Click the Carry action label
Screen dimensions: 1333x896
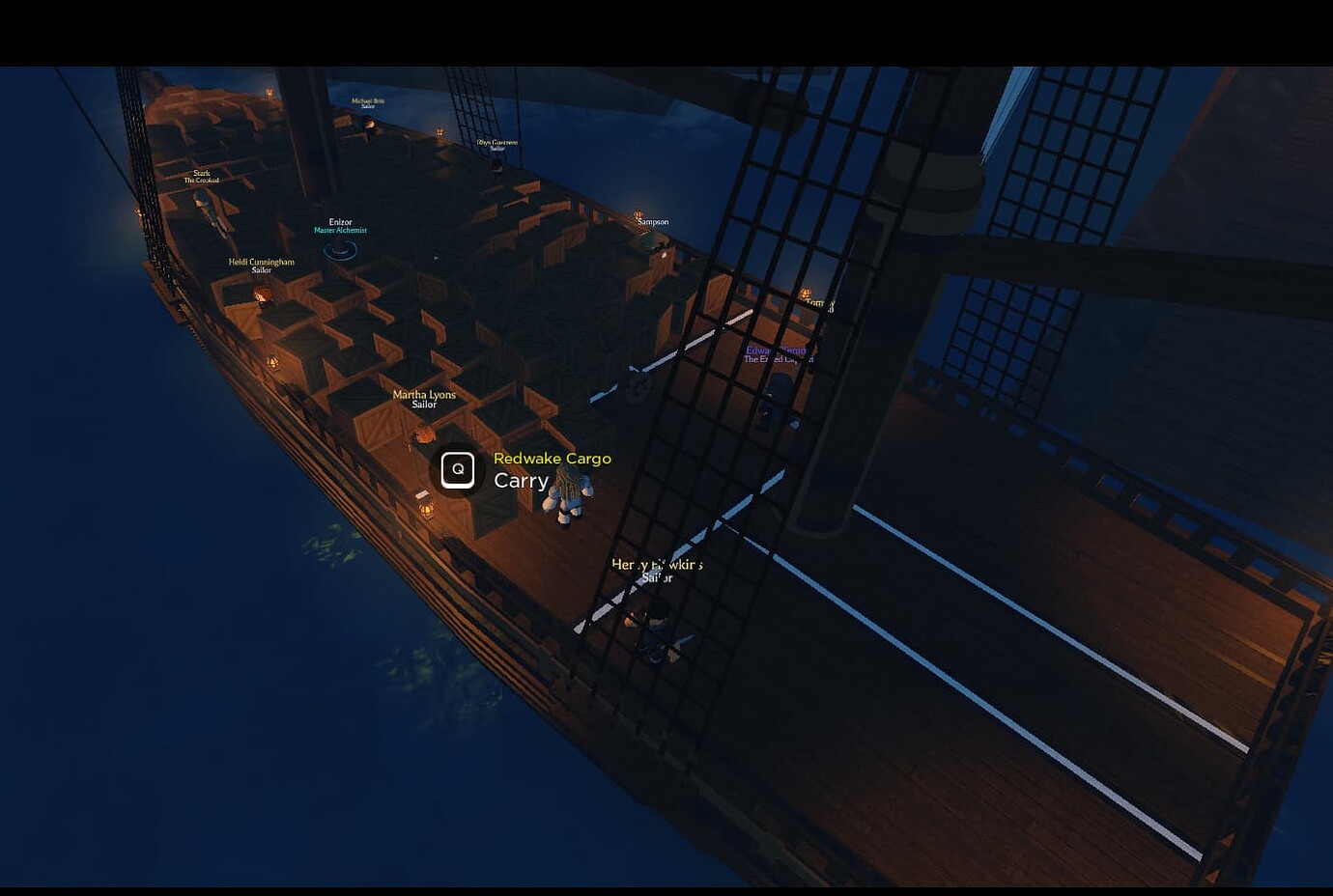(x=522, y=480)
